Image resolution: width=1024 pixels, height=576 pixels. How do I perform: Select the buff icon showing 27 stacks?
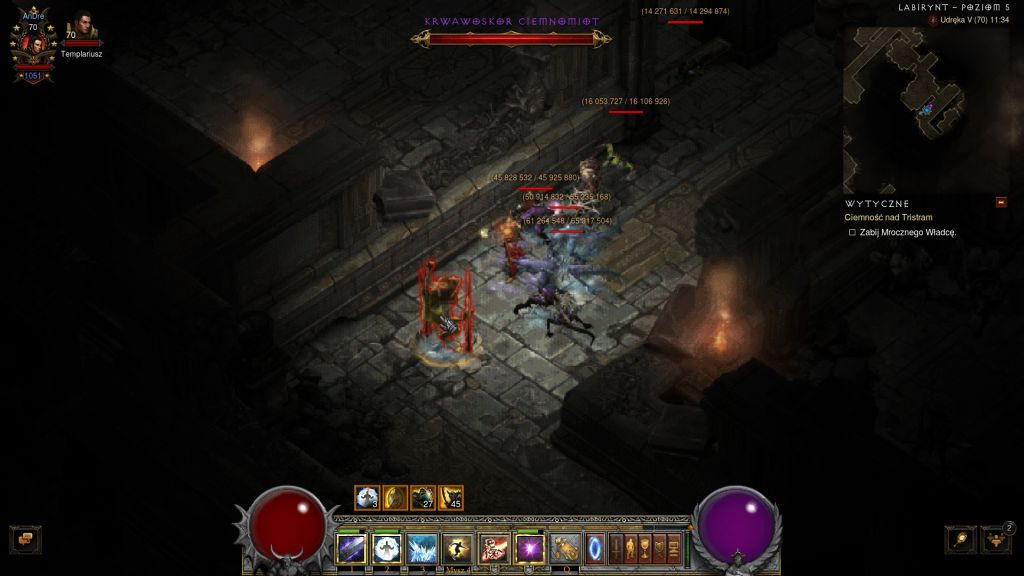tap(422, 498)
